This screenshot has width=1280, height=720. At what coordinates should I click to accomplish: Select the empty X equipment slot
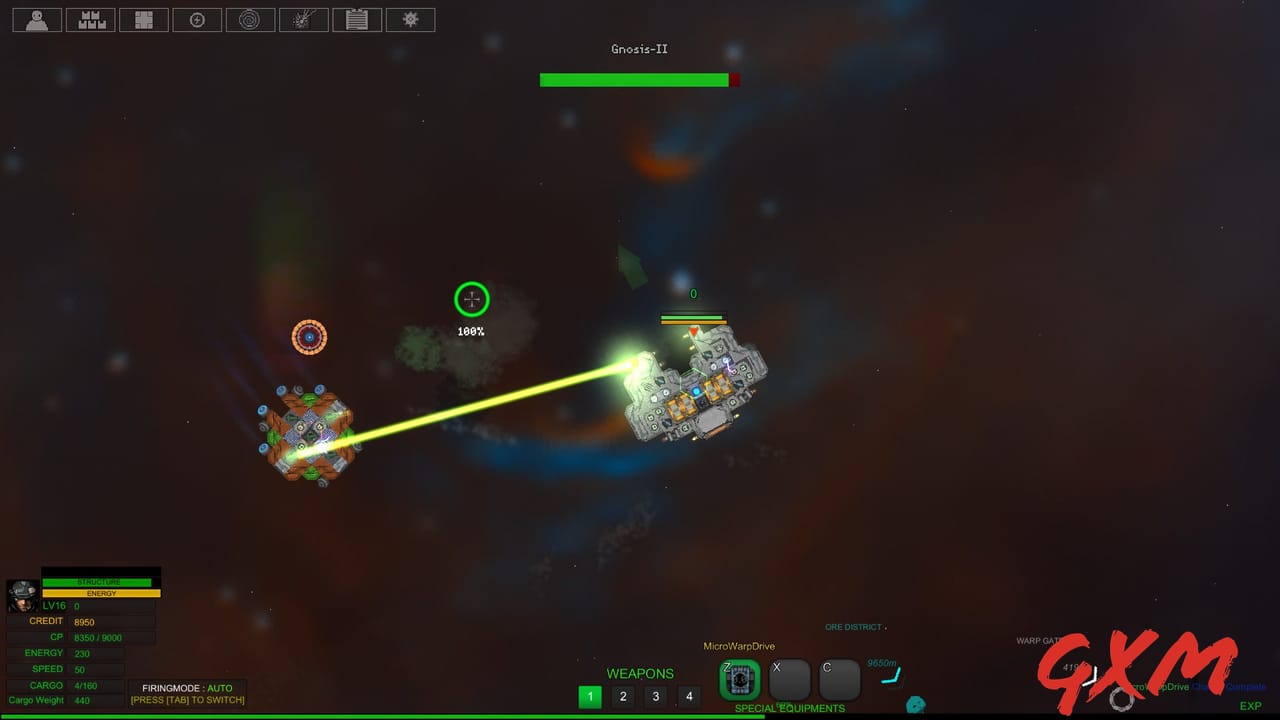tap(789, 679)
